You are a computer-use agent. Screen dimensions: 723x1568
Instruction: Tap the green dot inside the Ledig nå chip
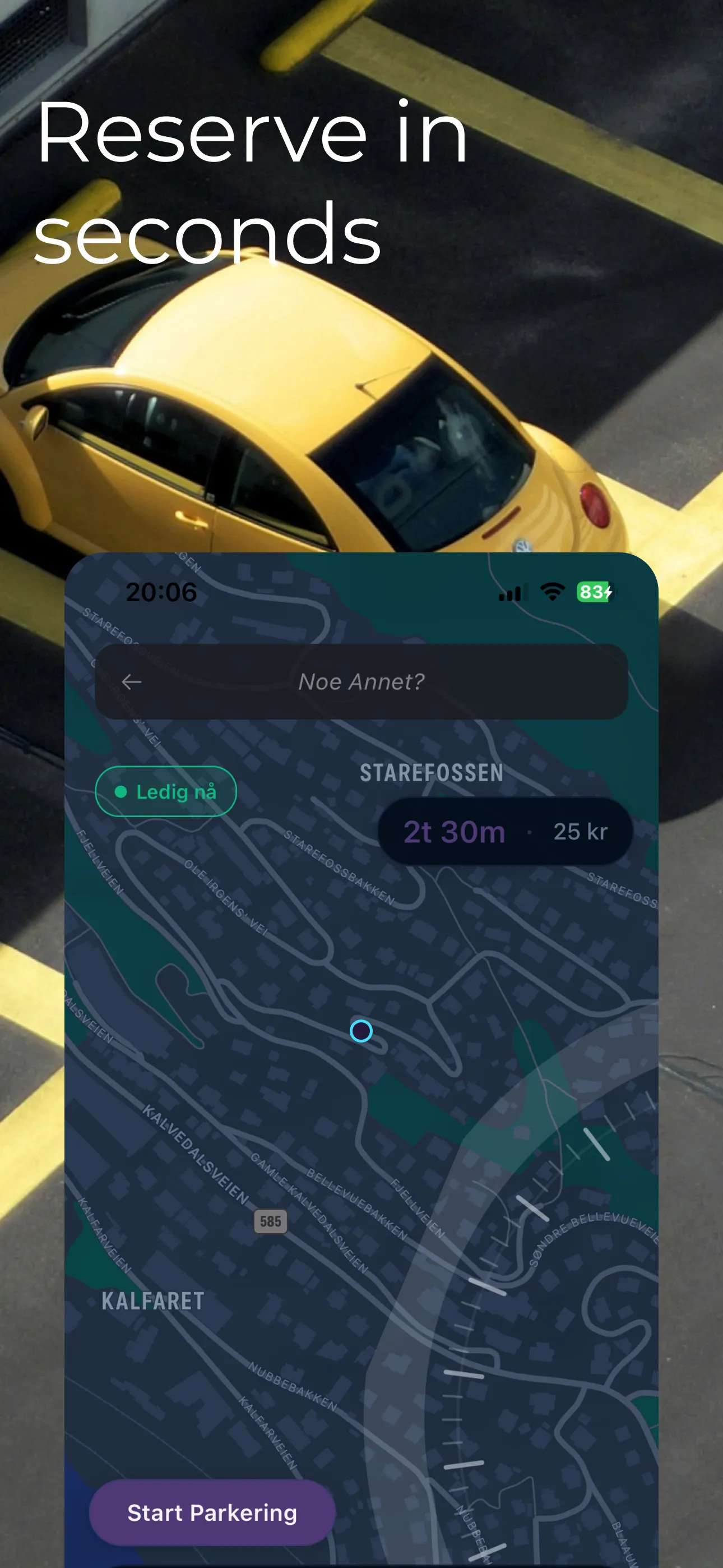click(120, 791)
